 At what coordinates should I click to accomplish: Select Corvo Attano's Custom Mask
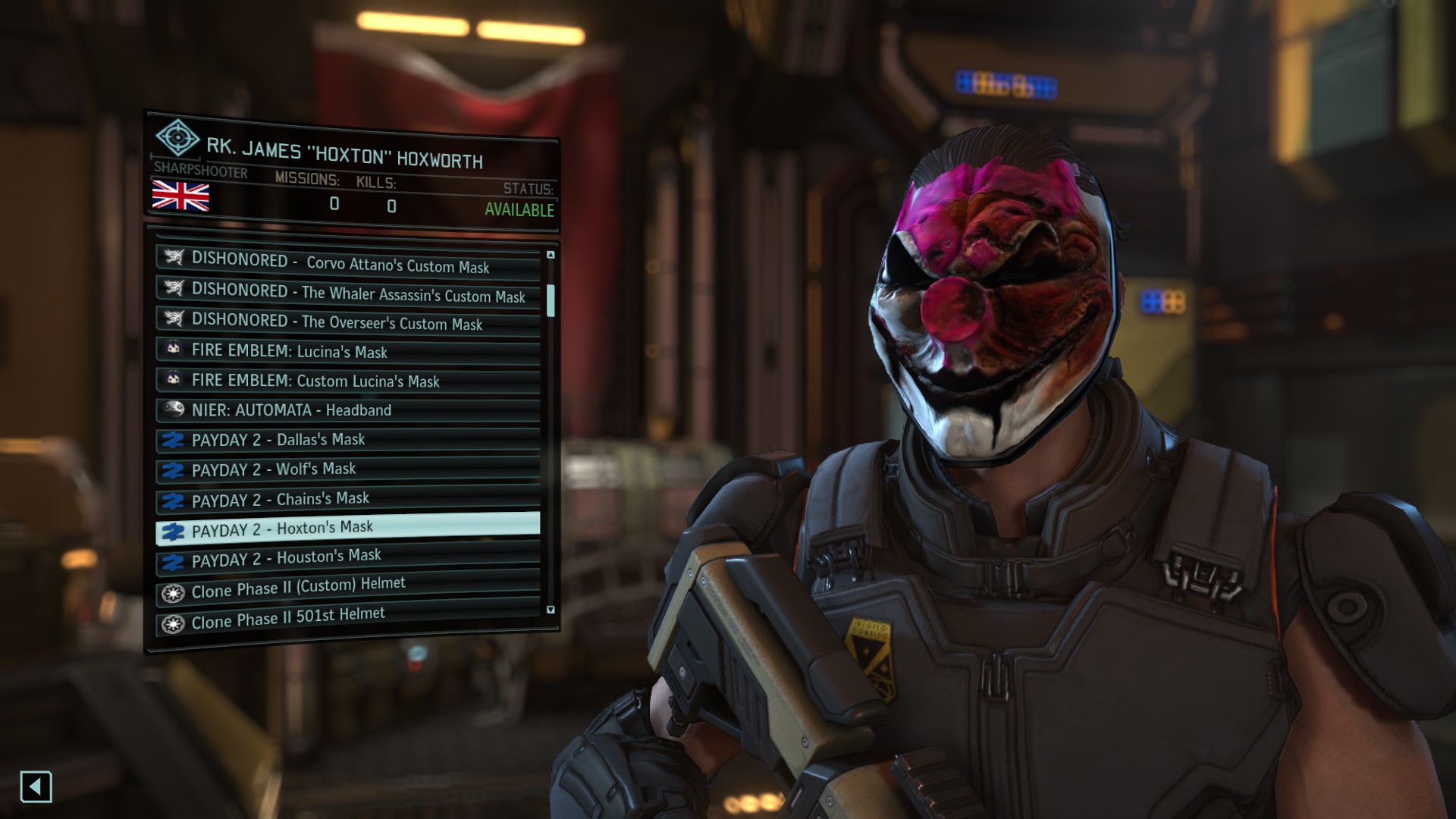pyautogui.click(x=349, y=262)
